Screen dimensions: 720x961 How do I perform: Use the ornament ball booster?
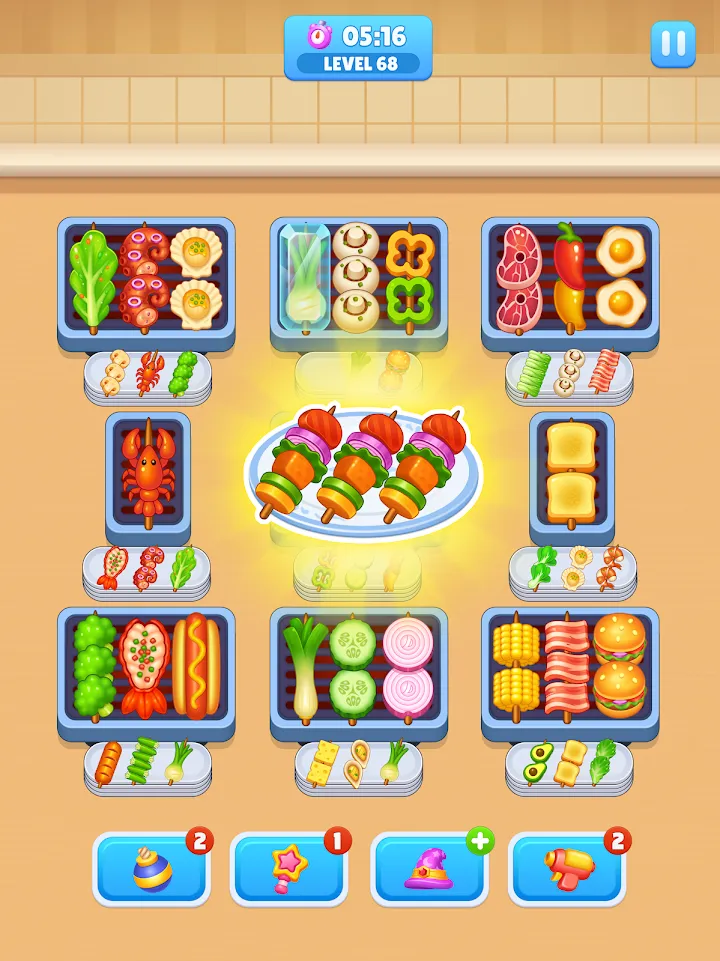tap(152, 868)
